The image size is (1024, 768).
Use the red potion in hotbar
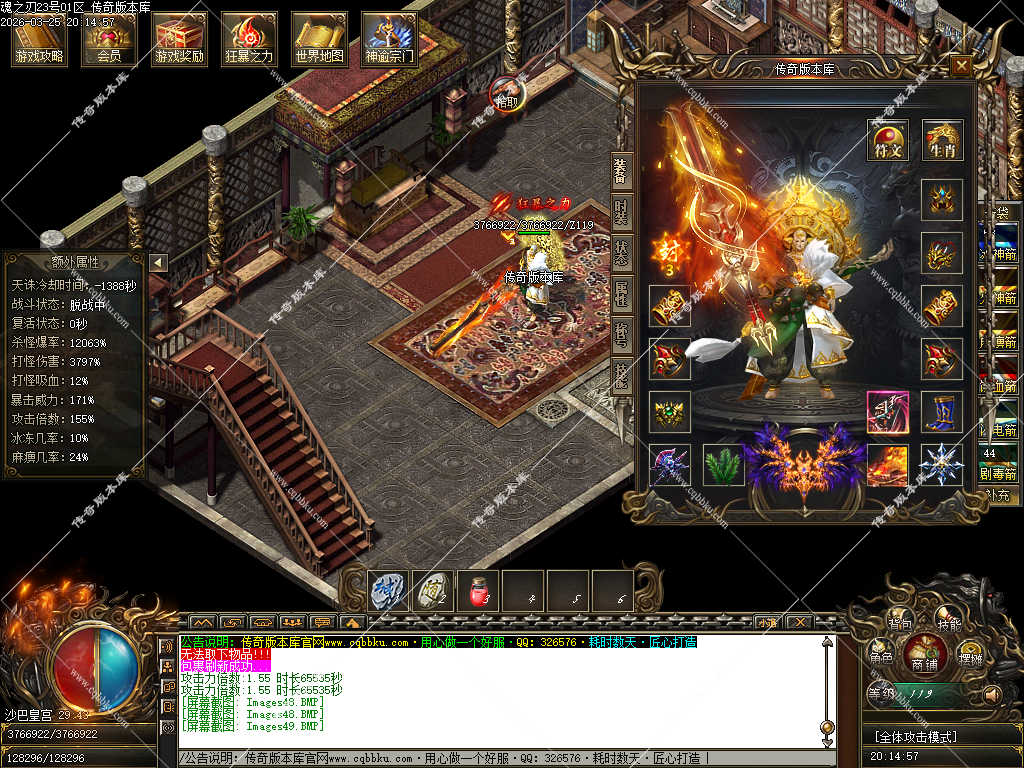point(478,592)
